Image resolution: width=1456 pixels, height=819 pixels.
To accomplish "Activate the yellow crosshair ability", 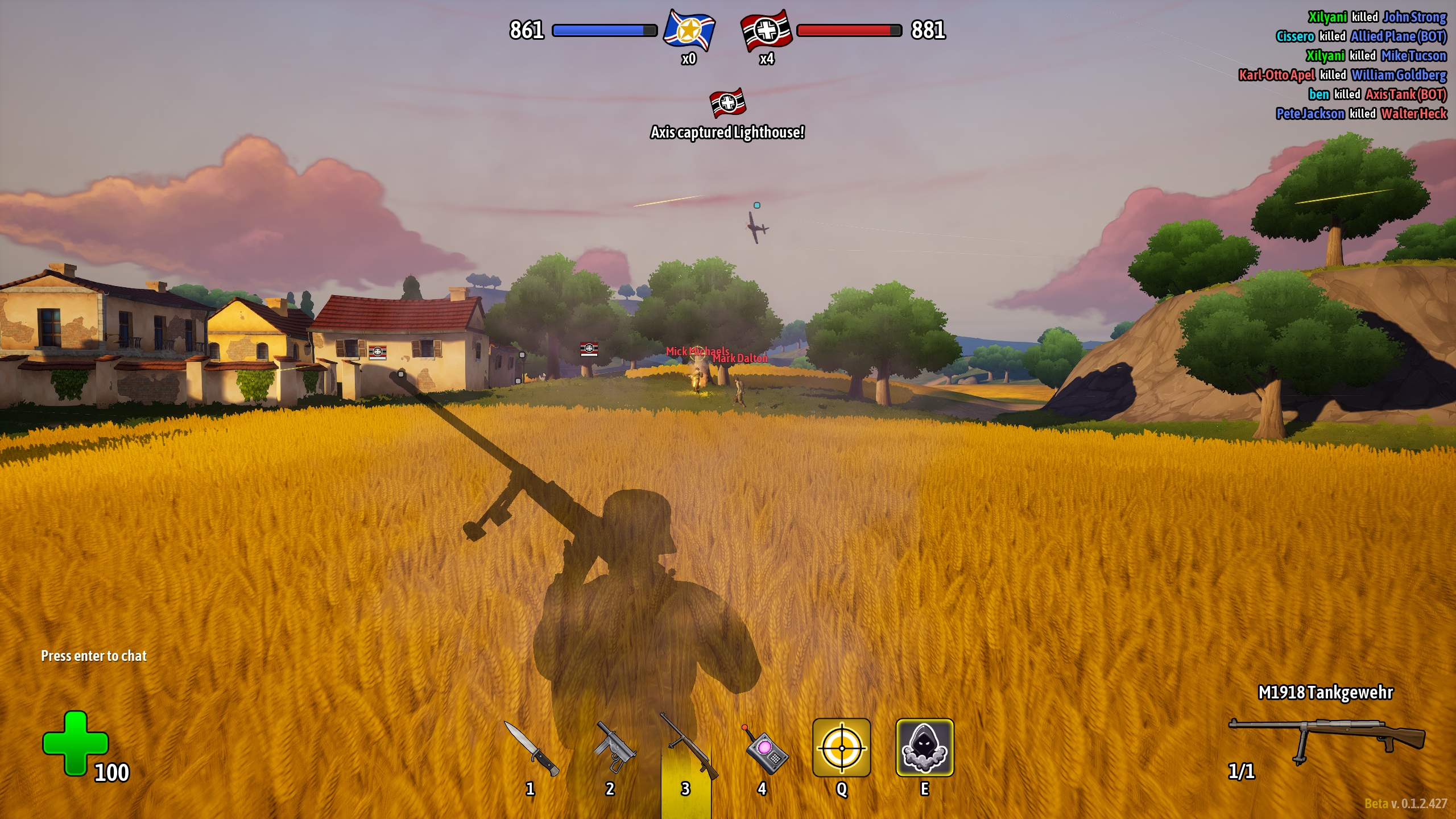I will 841,747.
